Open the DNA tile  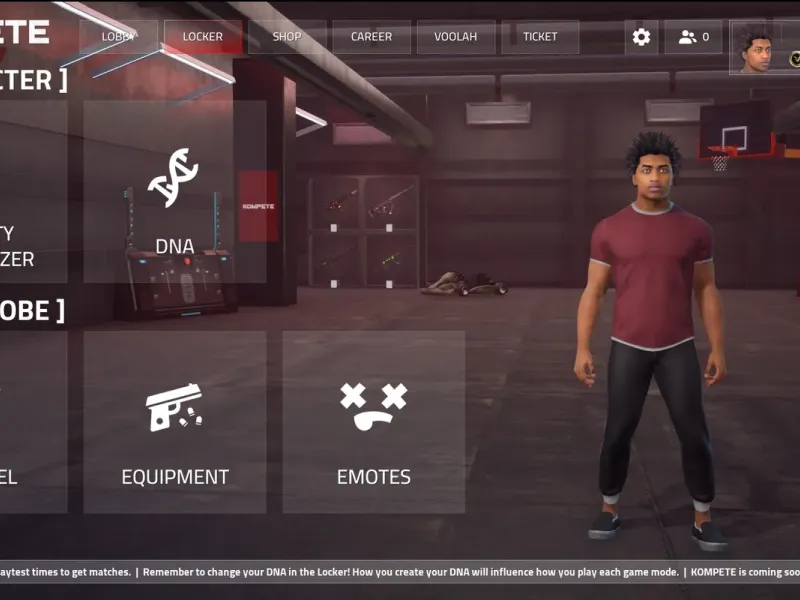[x=174, y=191]
